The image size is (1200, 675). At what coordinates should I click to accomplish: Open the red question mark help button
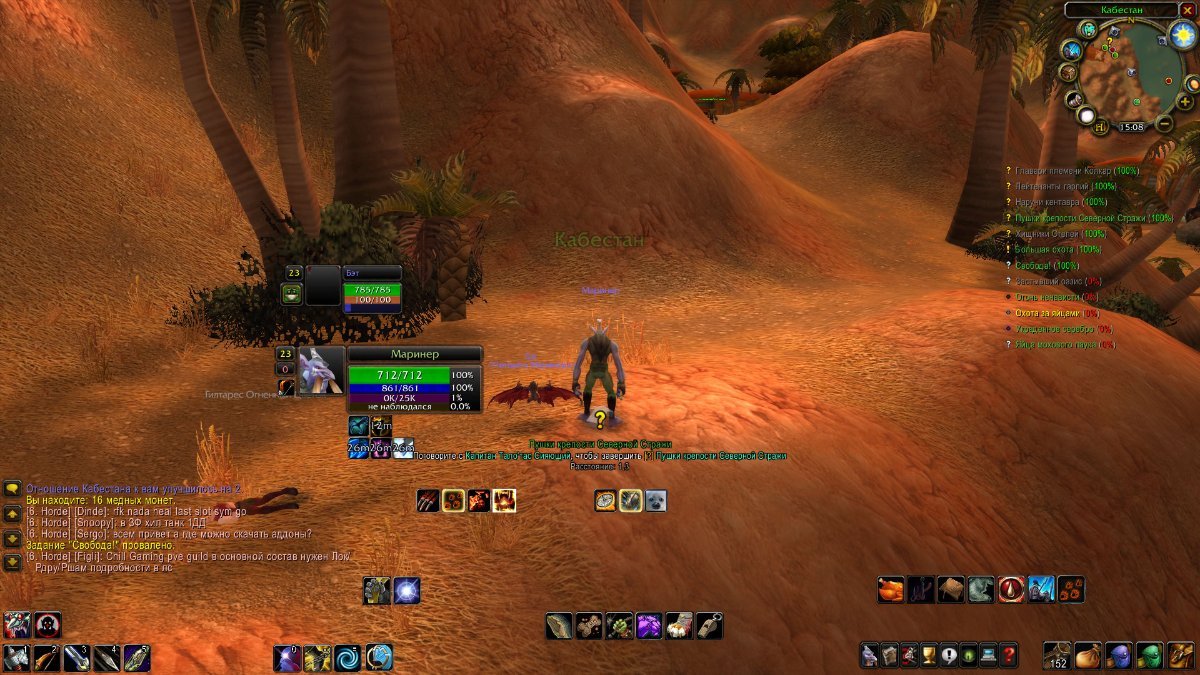[x=1009, y=656]
